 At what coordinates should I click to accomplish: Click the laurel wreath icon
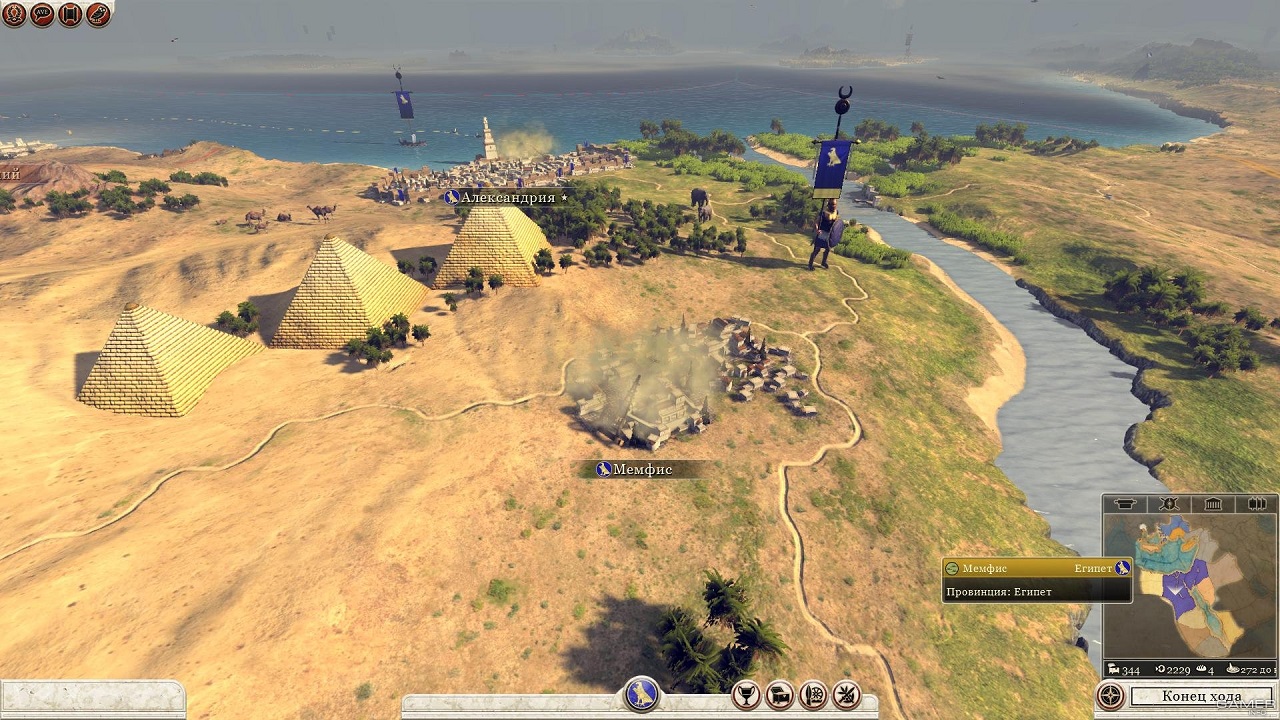tap(14, 14)
